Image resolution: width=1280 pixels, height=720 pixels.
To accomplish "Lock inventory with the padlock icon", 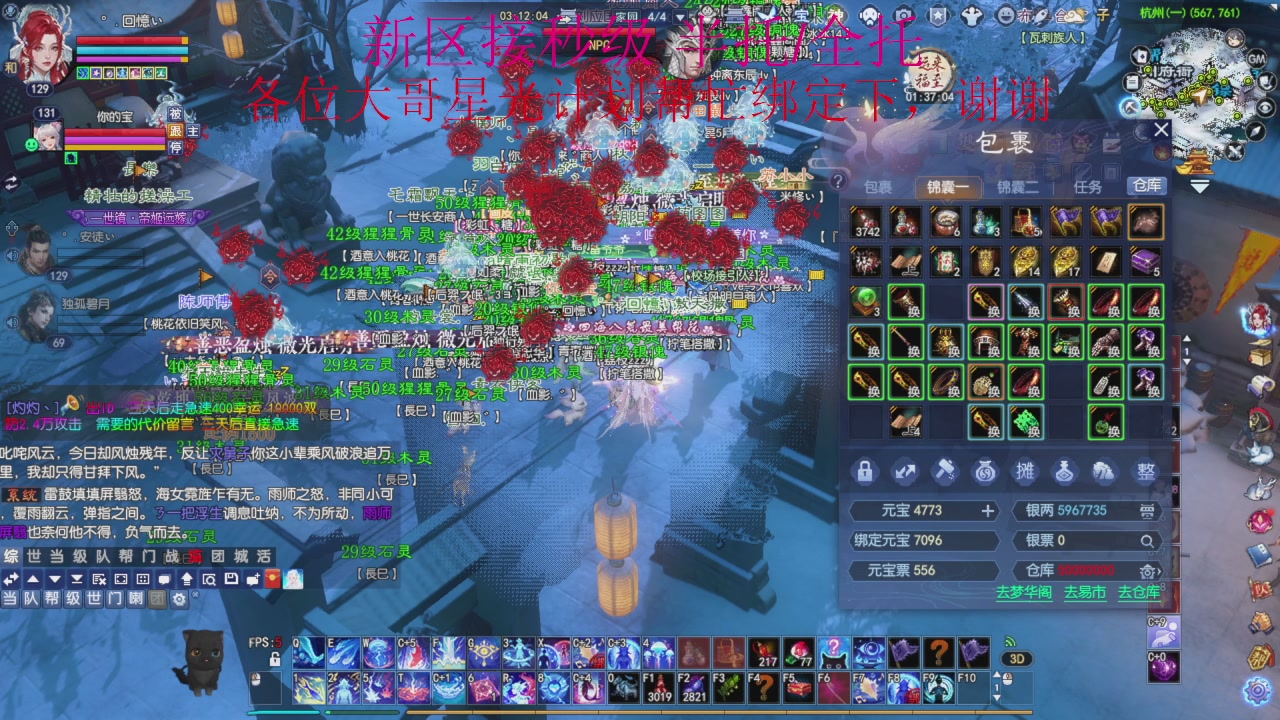I will (865, 472).
